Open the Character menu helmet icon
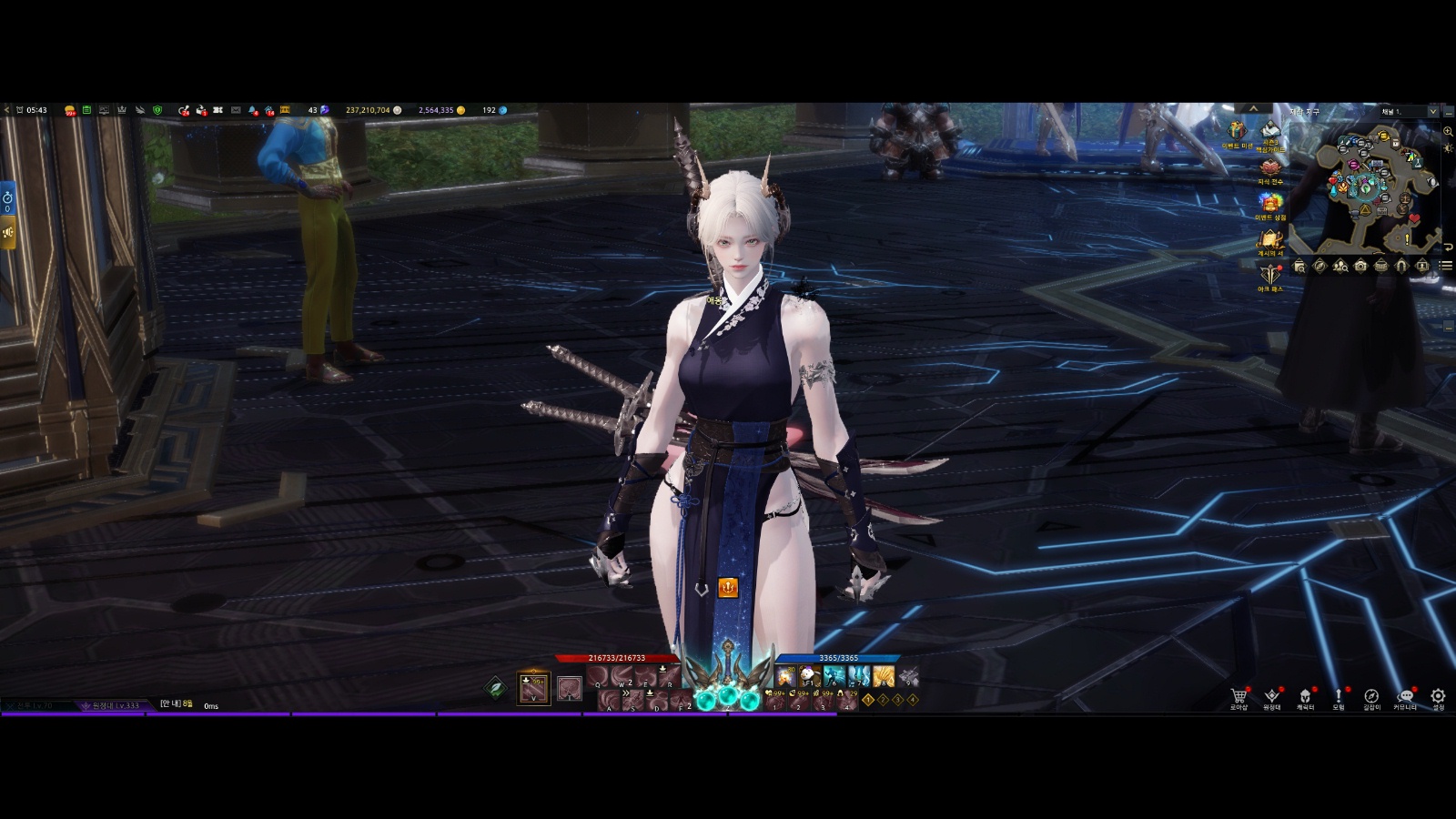1456x819 pixels. click(x=1305, y=696)
